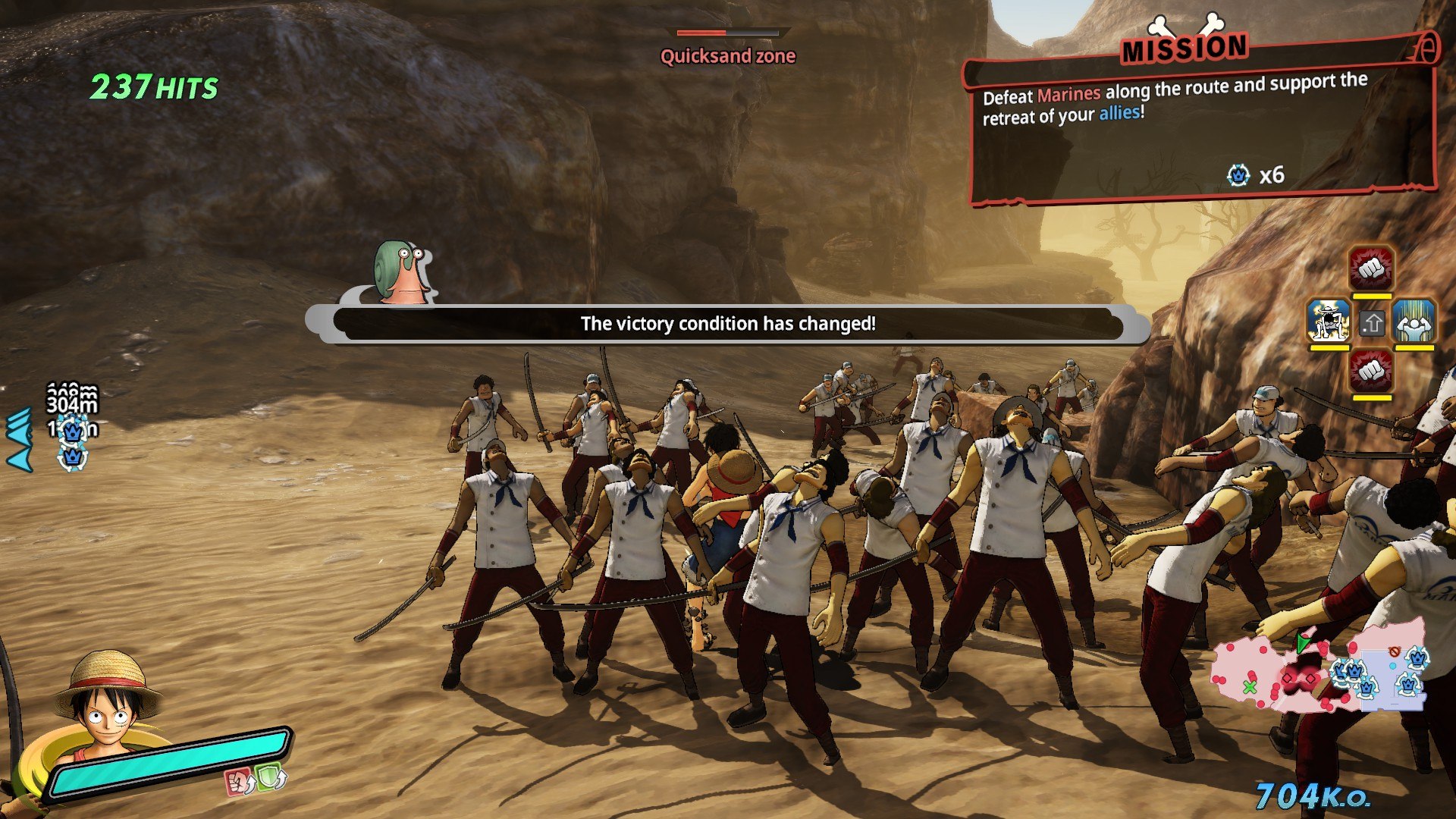1456x819 pixels.
Task: Select the blue crown ally icon in mission panel
Action: click(x=1238, y=175)
